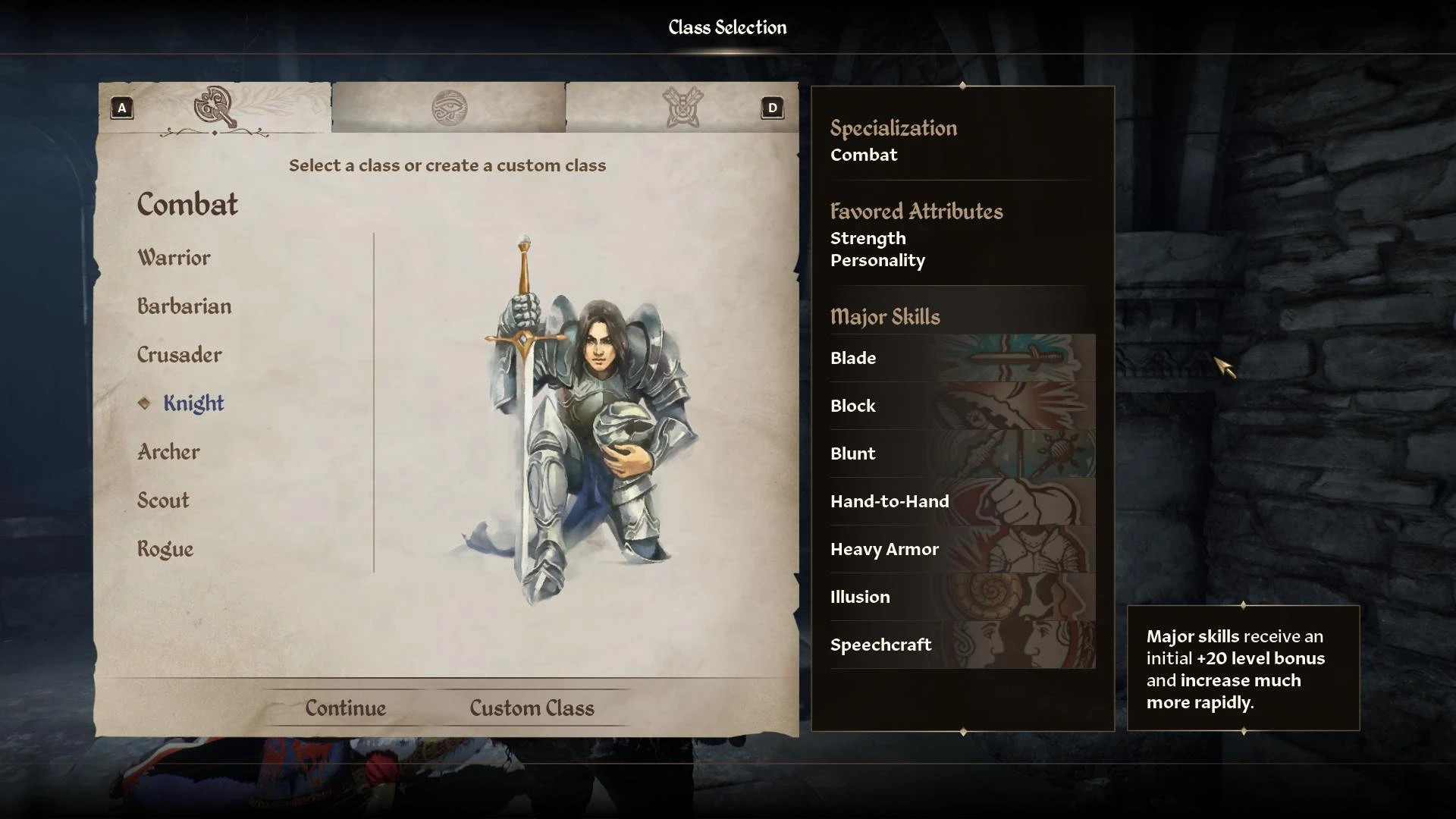
Task: Click the D tab navigation badge
Action: coord(773,108)
